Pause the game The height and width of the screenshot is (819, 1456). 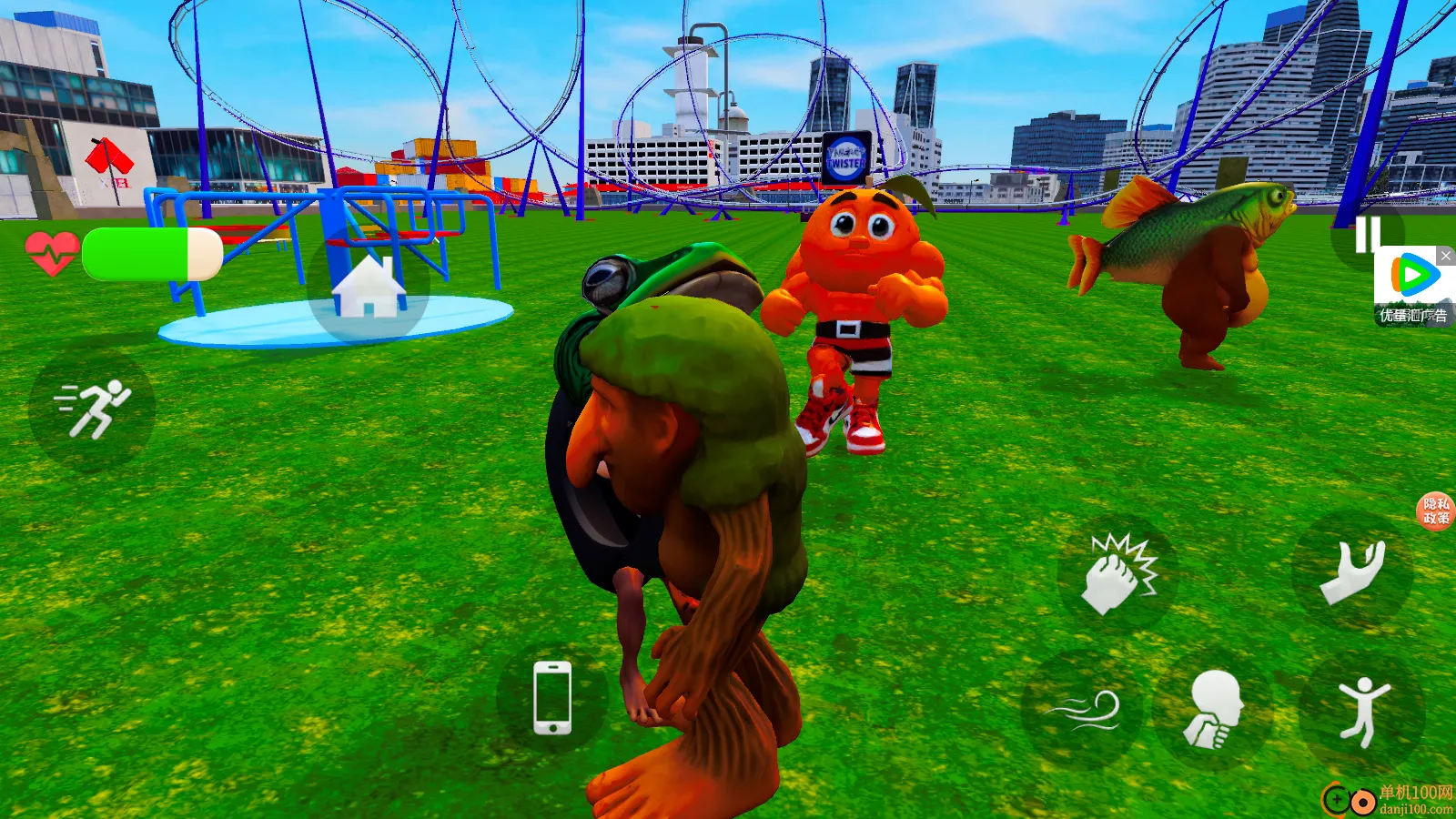(x=1367, y=235)
